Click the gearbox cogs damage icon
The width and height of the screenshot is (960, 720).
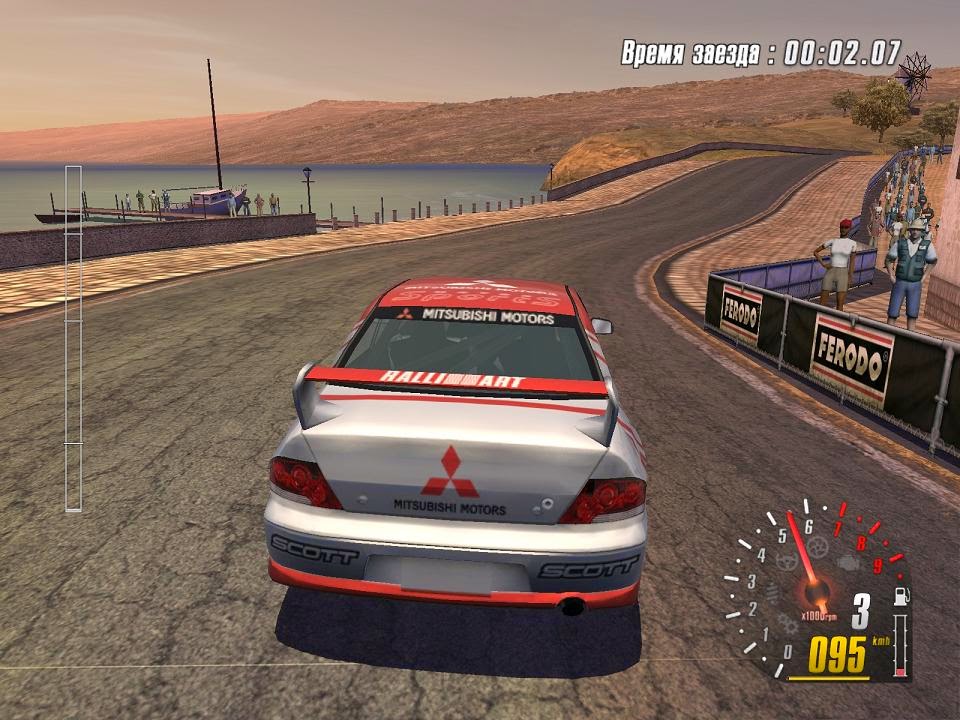(788, 624)
